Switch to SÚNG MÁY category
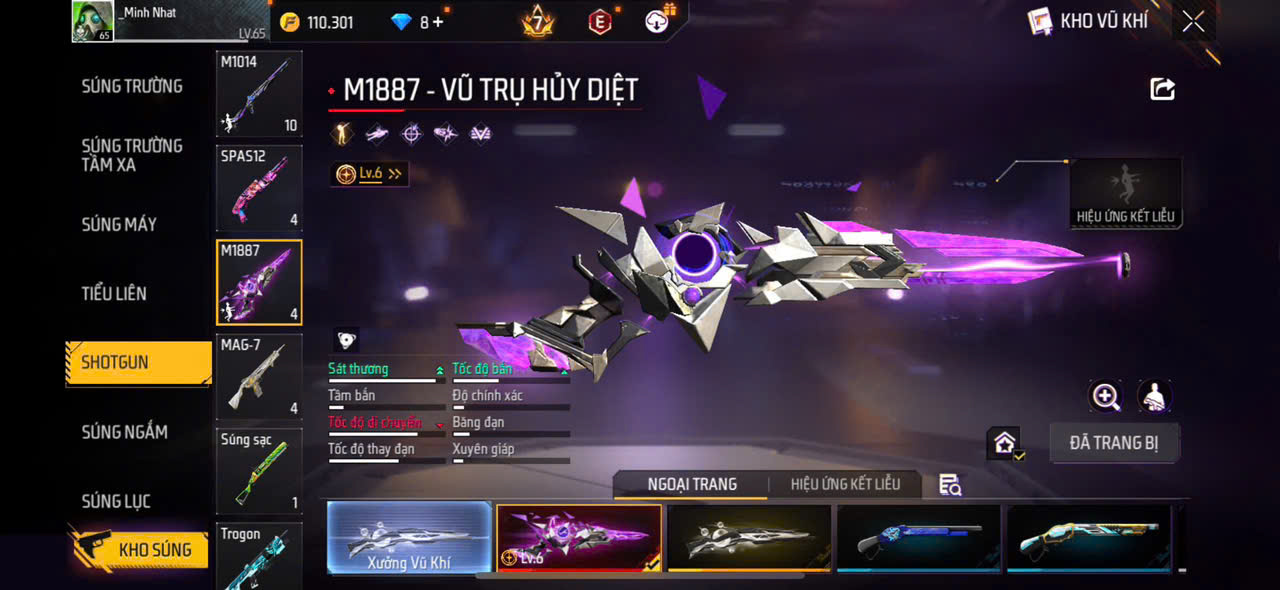This screenshot has width=1280, height=590. click(119, 224)
